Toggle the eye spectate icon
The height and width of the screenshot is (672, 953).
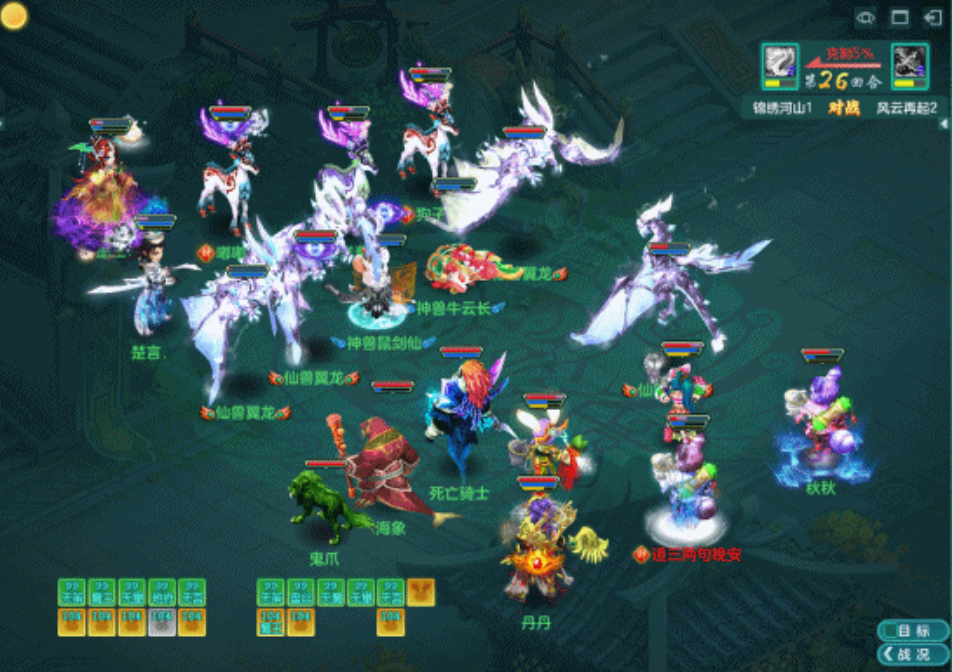[x=866, y=18]
